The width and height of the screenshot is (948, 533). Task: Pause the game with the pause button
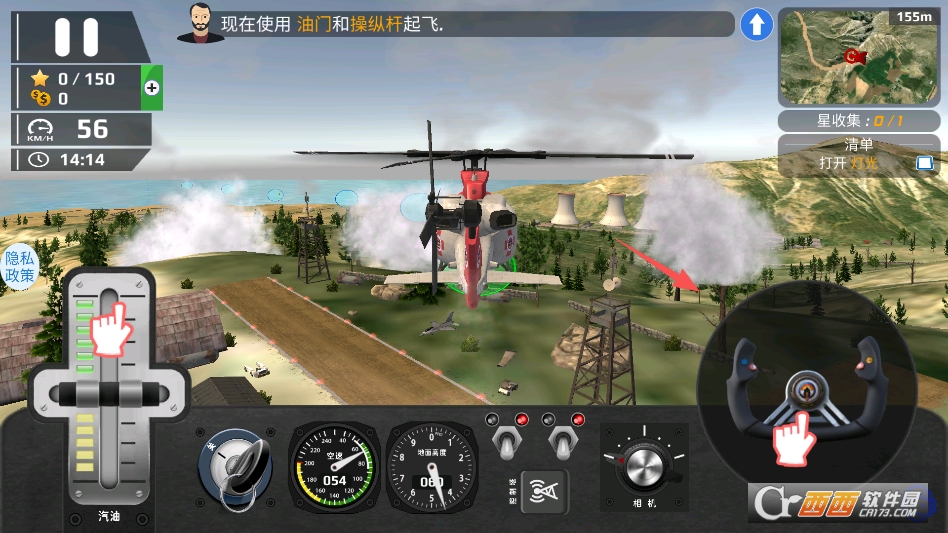[x=76, y=37]
